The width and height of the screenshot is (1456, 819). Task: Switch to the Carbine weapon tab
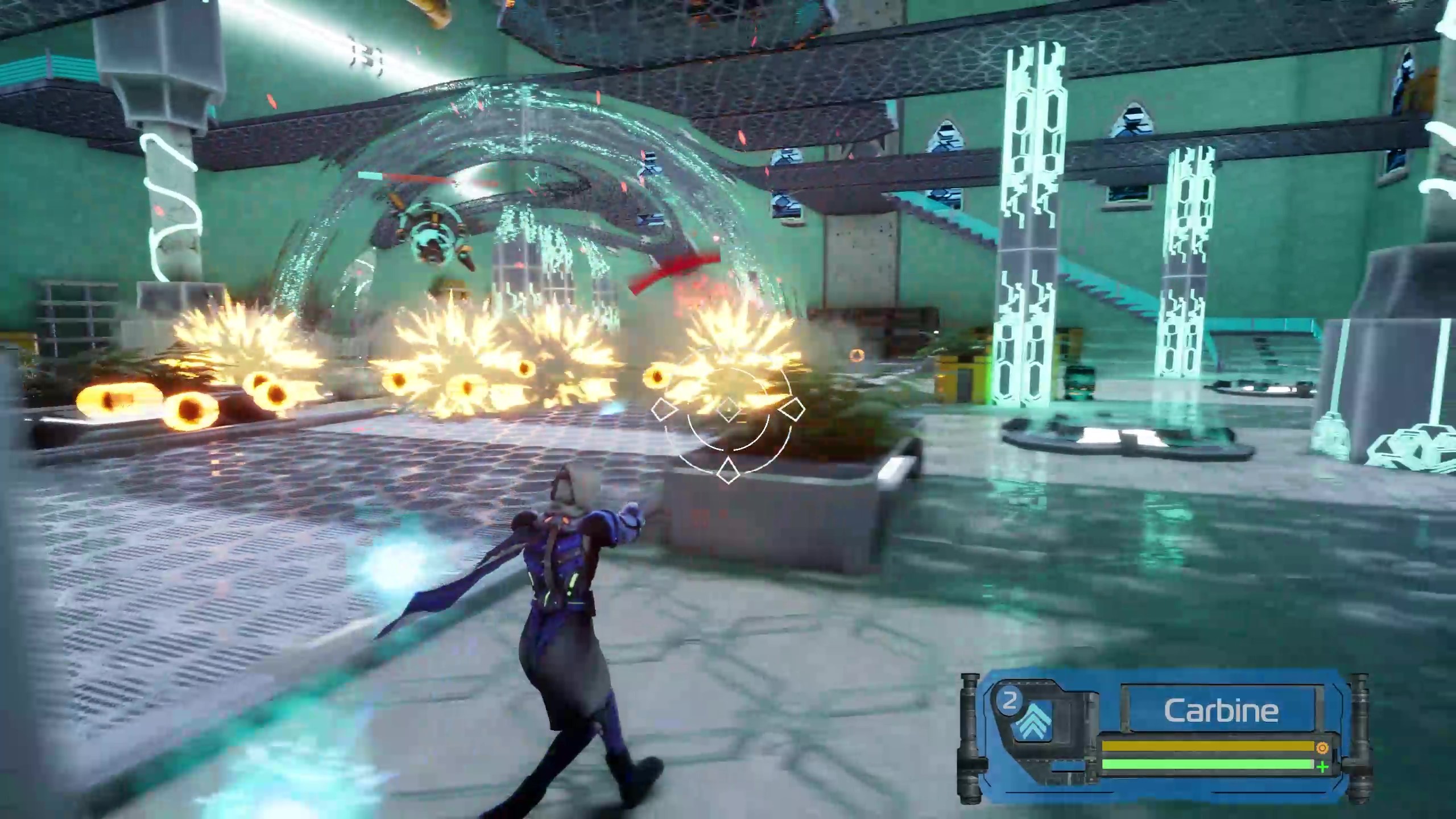click(x=1220, y=710)
